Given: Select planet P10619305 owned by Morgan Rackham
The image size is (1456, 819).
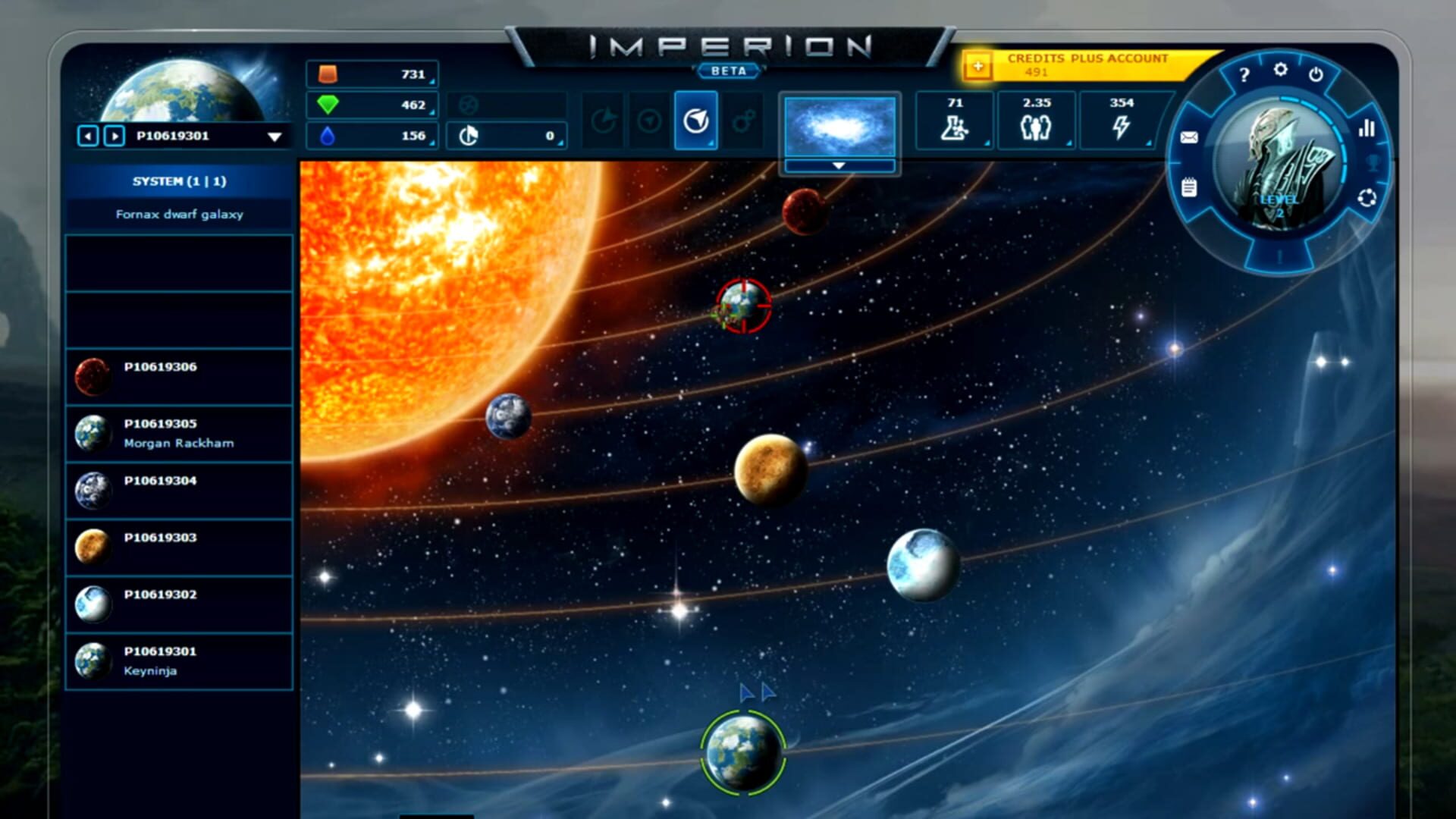Looking at the screenshot, I should [180, 433].
